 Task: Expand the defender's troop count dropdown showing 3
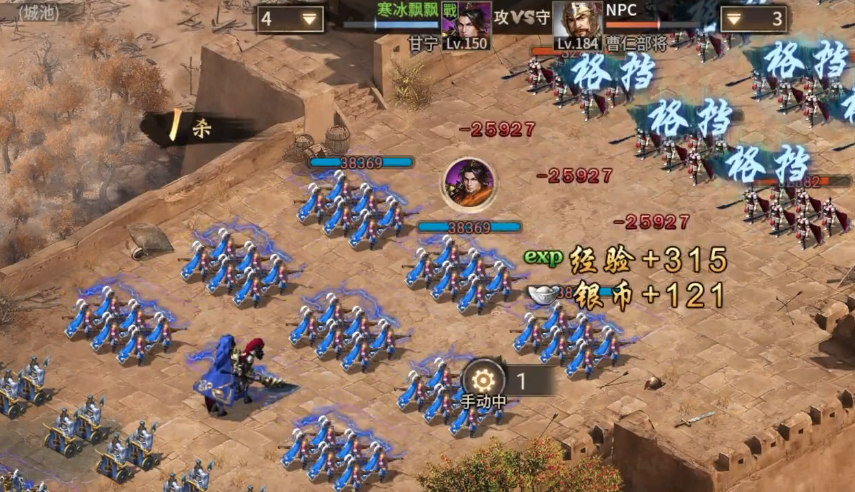click(752, 19)
